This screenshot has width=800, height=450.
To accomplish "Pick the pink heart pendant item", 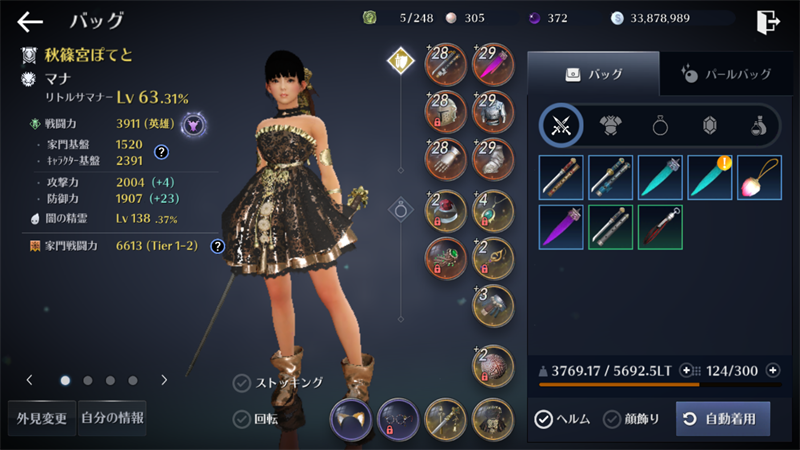I will click(x=759, y=177).
